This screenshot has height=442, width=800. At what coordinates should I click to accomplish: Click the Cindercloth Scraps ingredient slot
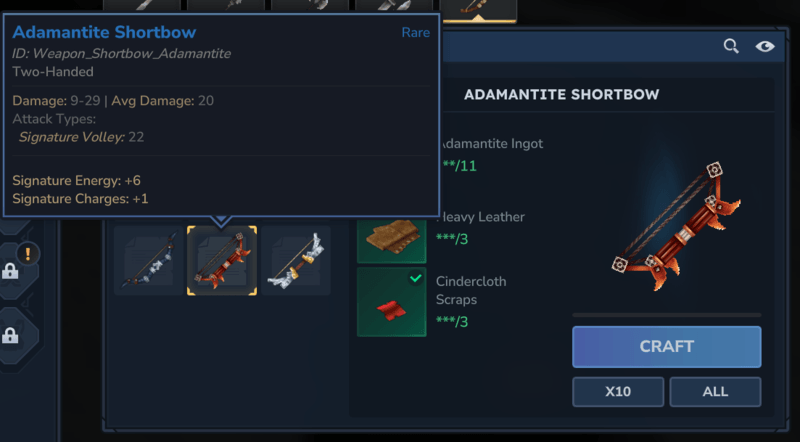point(391,301)
